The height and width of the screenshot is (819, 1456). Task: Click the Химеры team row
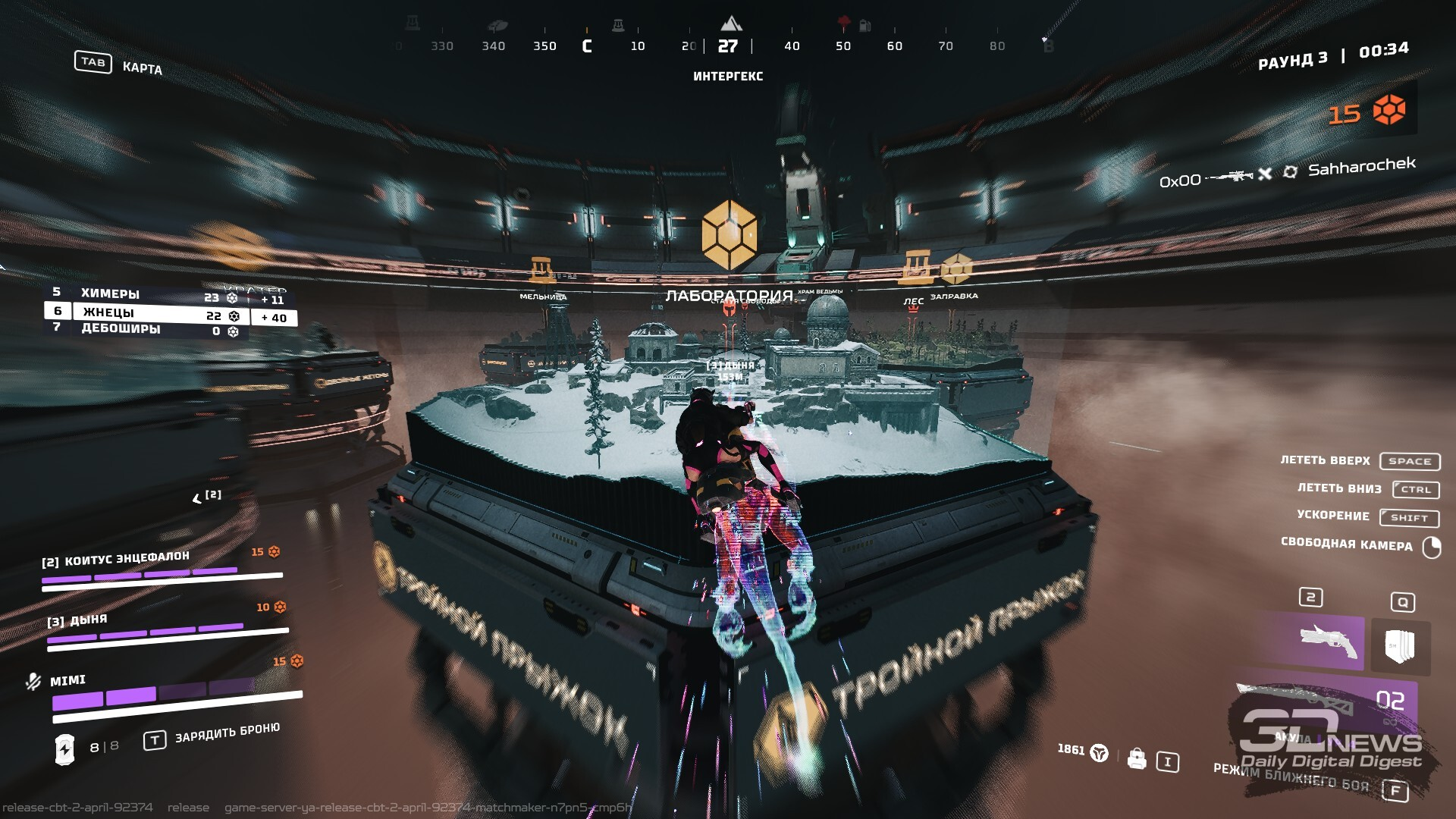click(144, 295)
